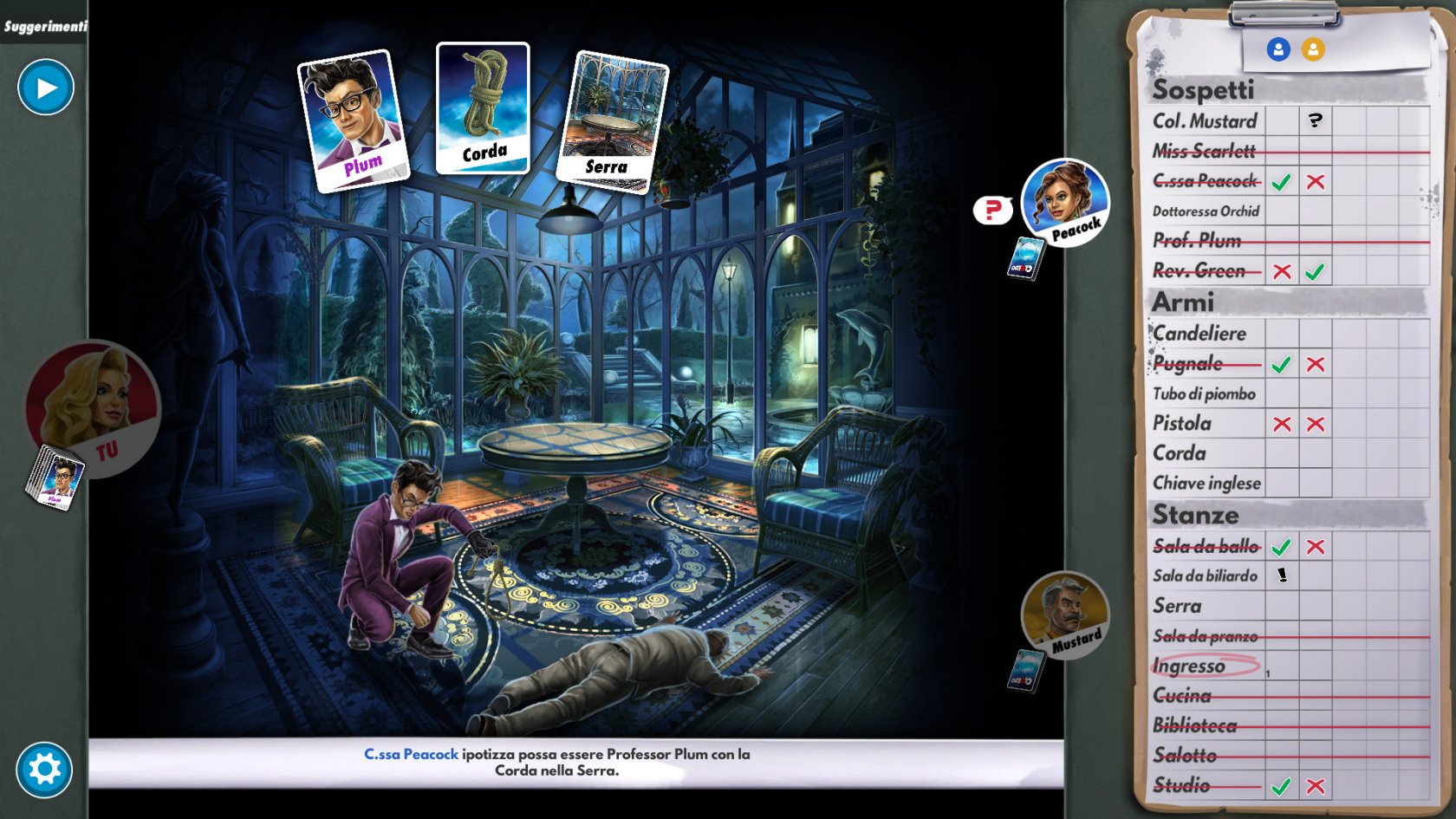Mark Serra room on the notepad
Image resolution: width=1456 pixels, height=819 pixels.
[1177, 607]
